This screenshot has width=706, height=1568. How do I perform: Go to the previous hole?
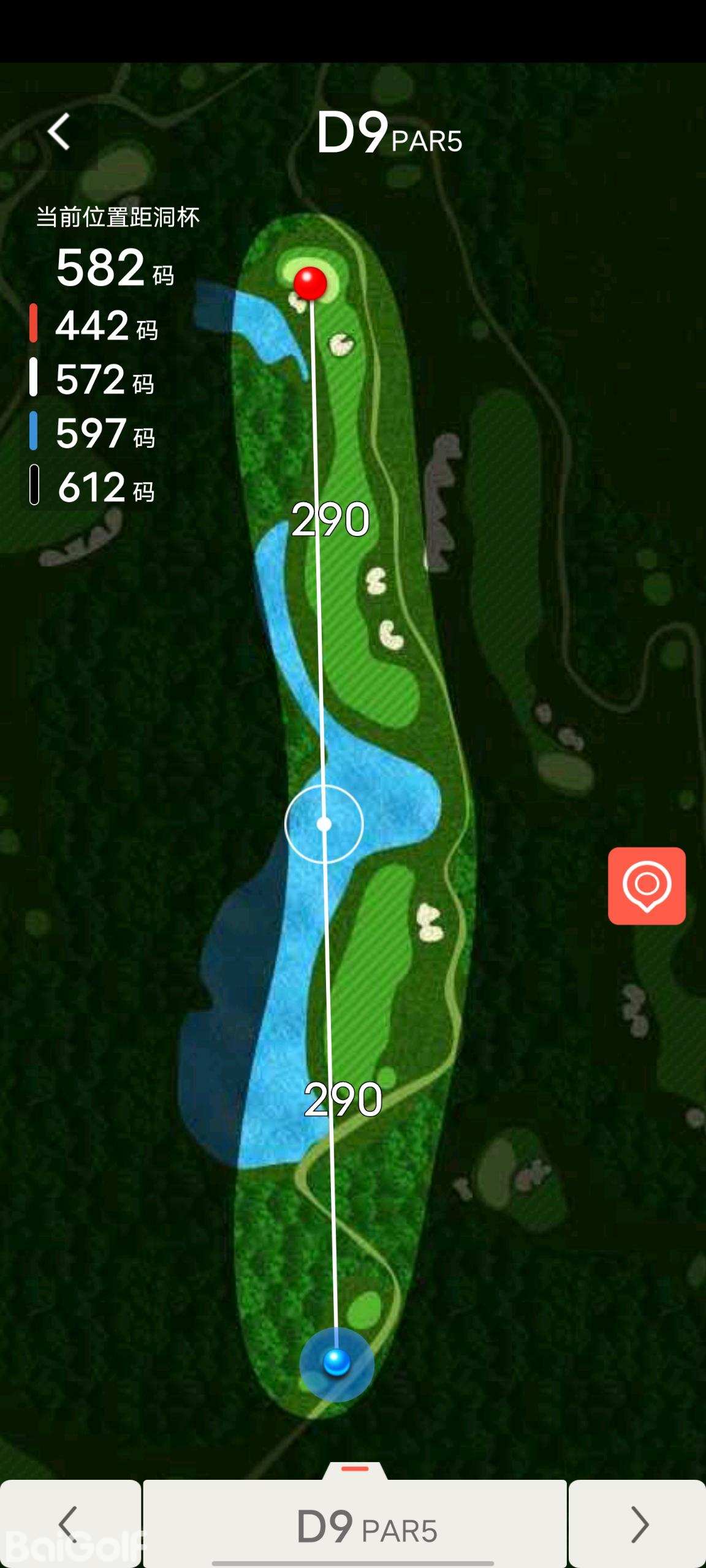70,1523
